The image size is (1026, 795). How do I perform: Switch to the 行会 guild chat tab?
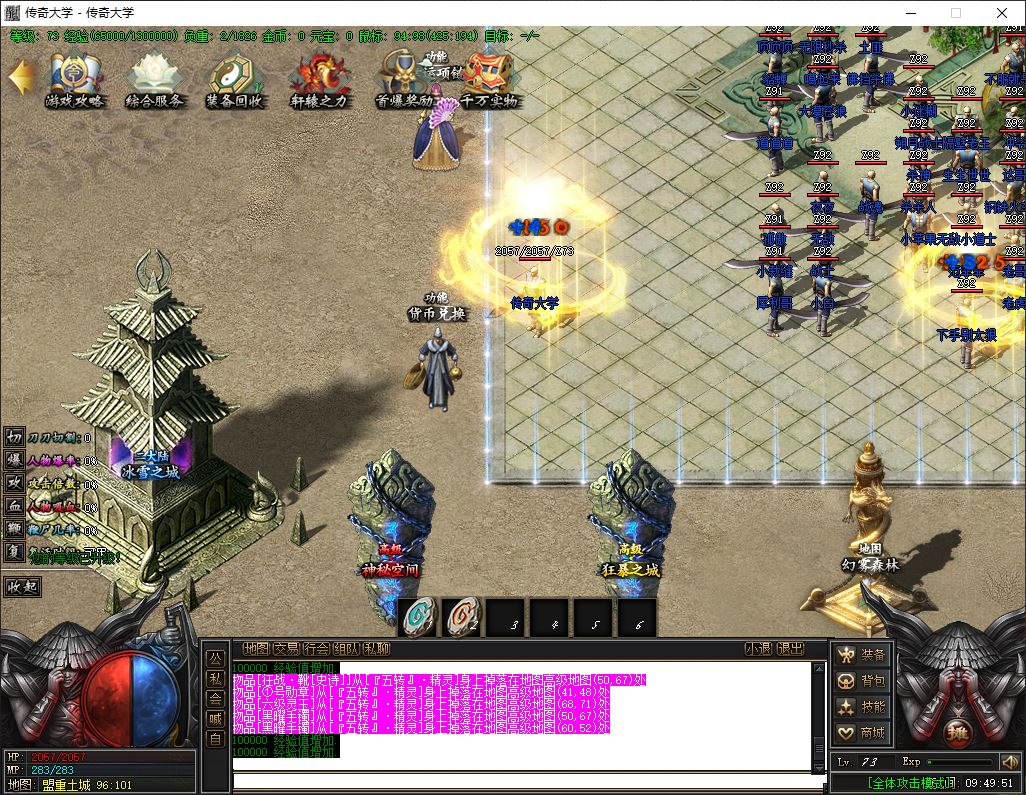[x=316, y=649]
